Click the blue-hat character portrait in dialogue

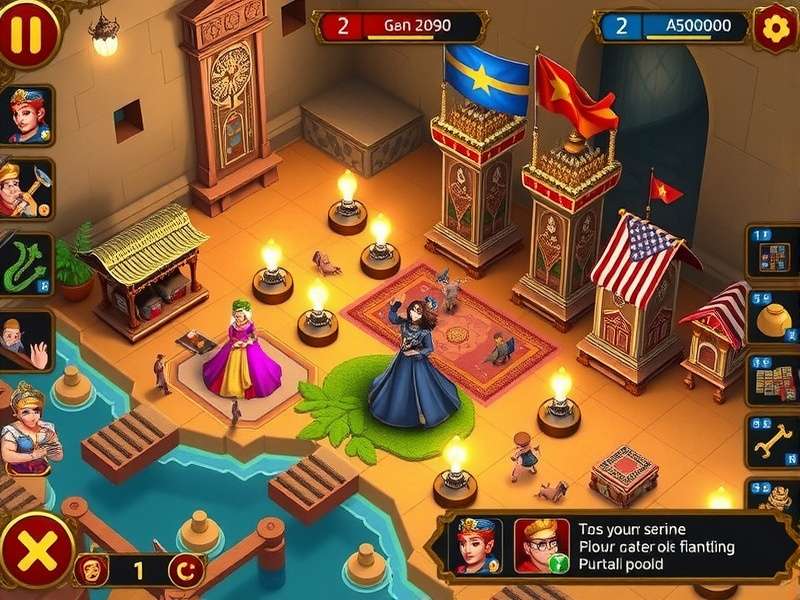[x=477, y=545]
